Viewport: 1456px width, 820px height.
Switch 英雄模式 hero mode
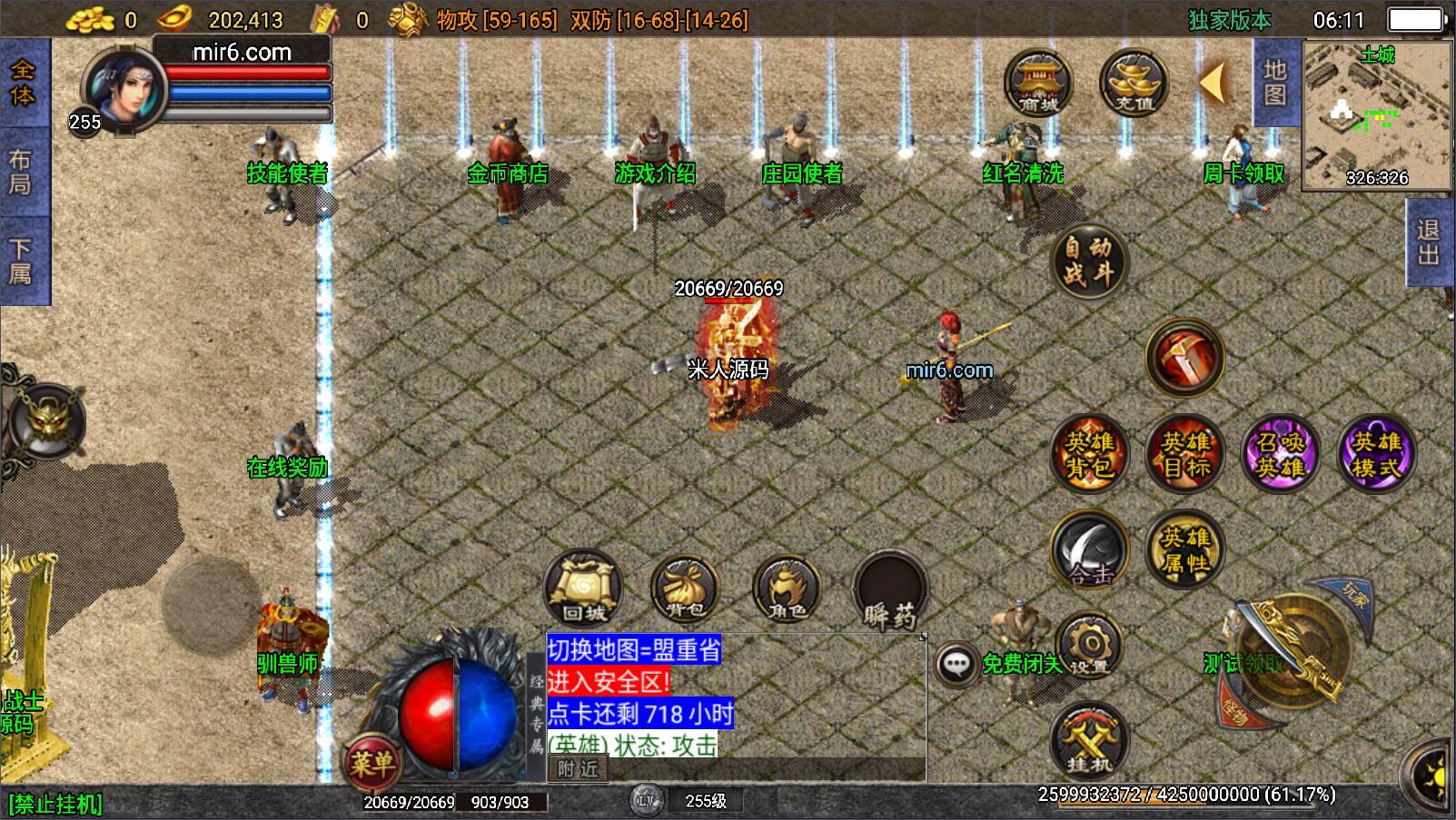1377,454
